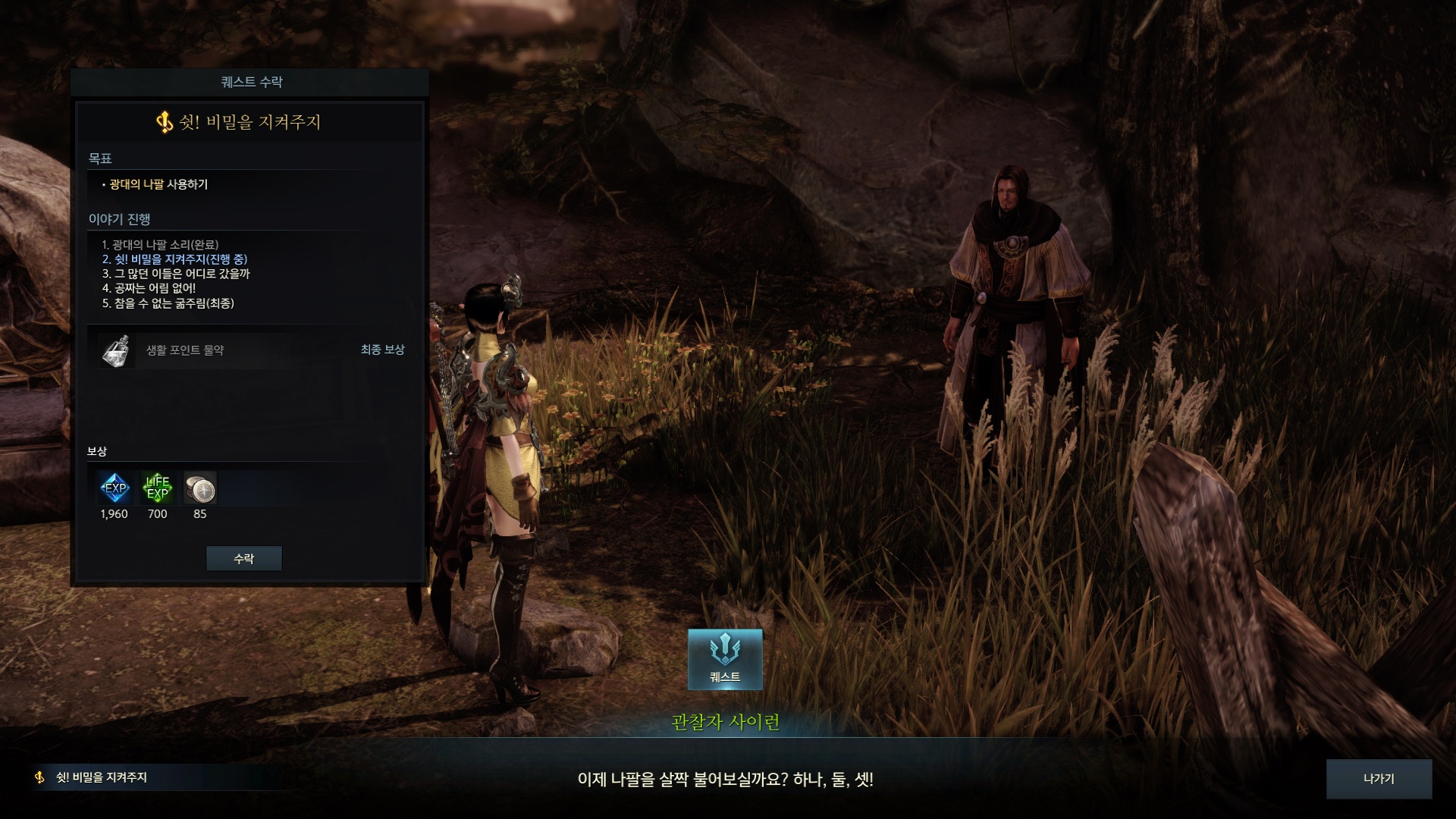Accept the quest with the 수락 button
This screenshot has width=1456, height=819.
243,559
